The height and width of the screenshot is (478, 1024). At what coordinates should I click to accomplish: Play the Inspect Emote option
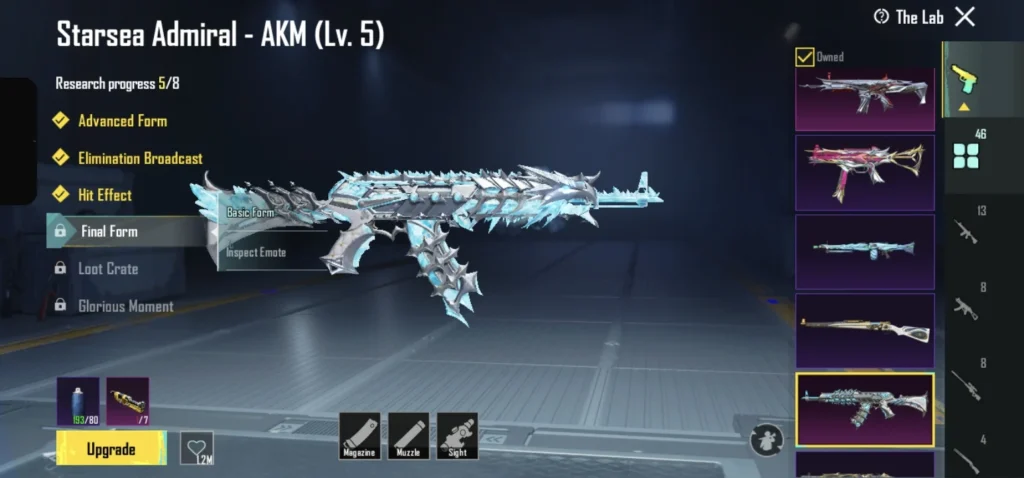click(x=256, y=252)
